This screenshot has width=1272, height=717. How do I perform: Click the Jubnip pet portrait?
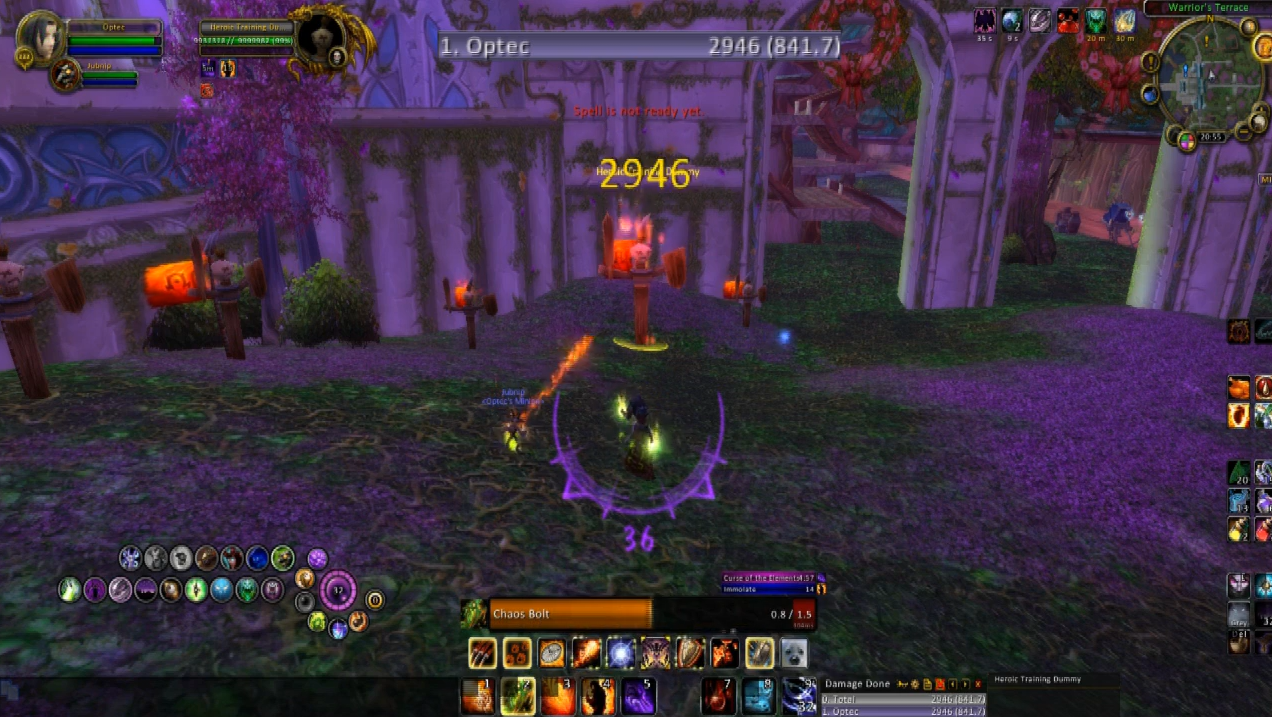click(66, 75)
